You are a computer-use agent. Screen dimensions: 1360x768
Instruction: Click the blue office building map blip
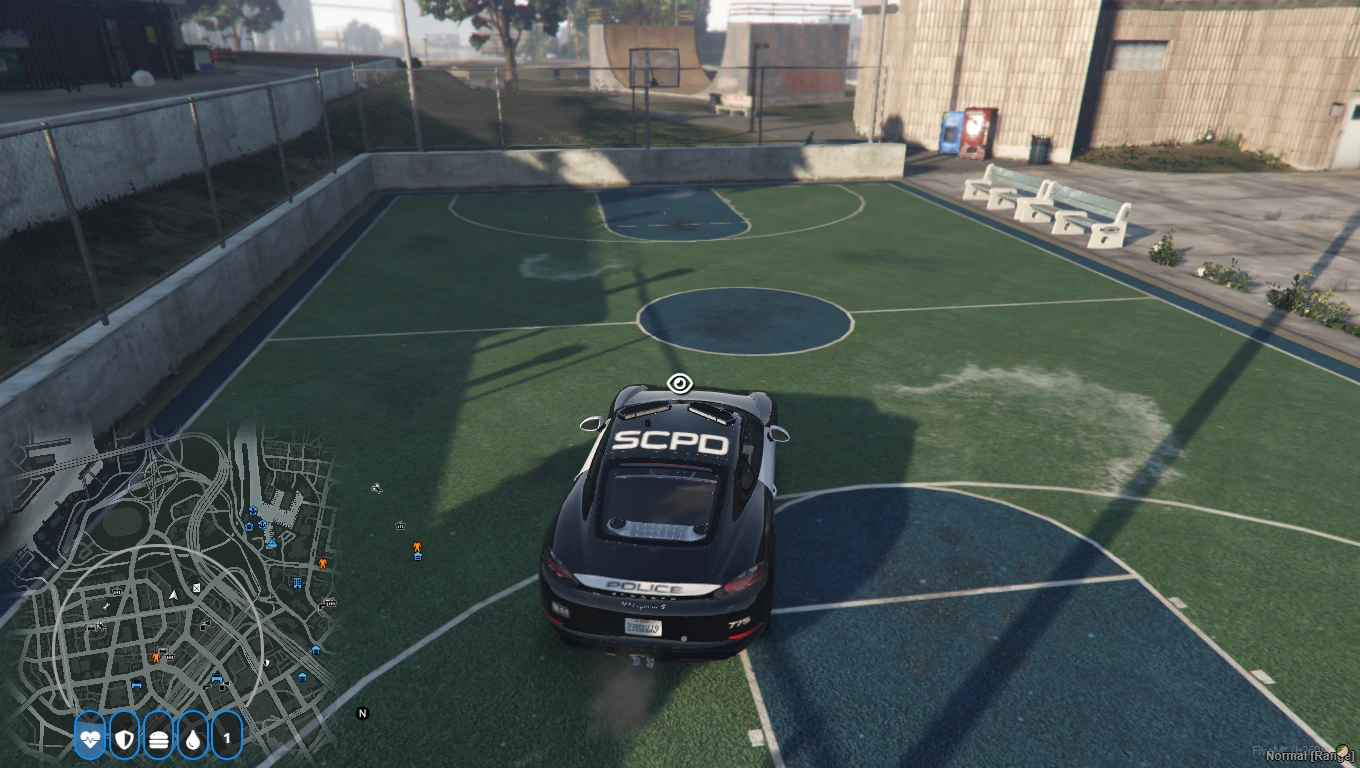pyautogui.click(x=297, y=582)
